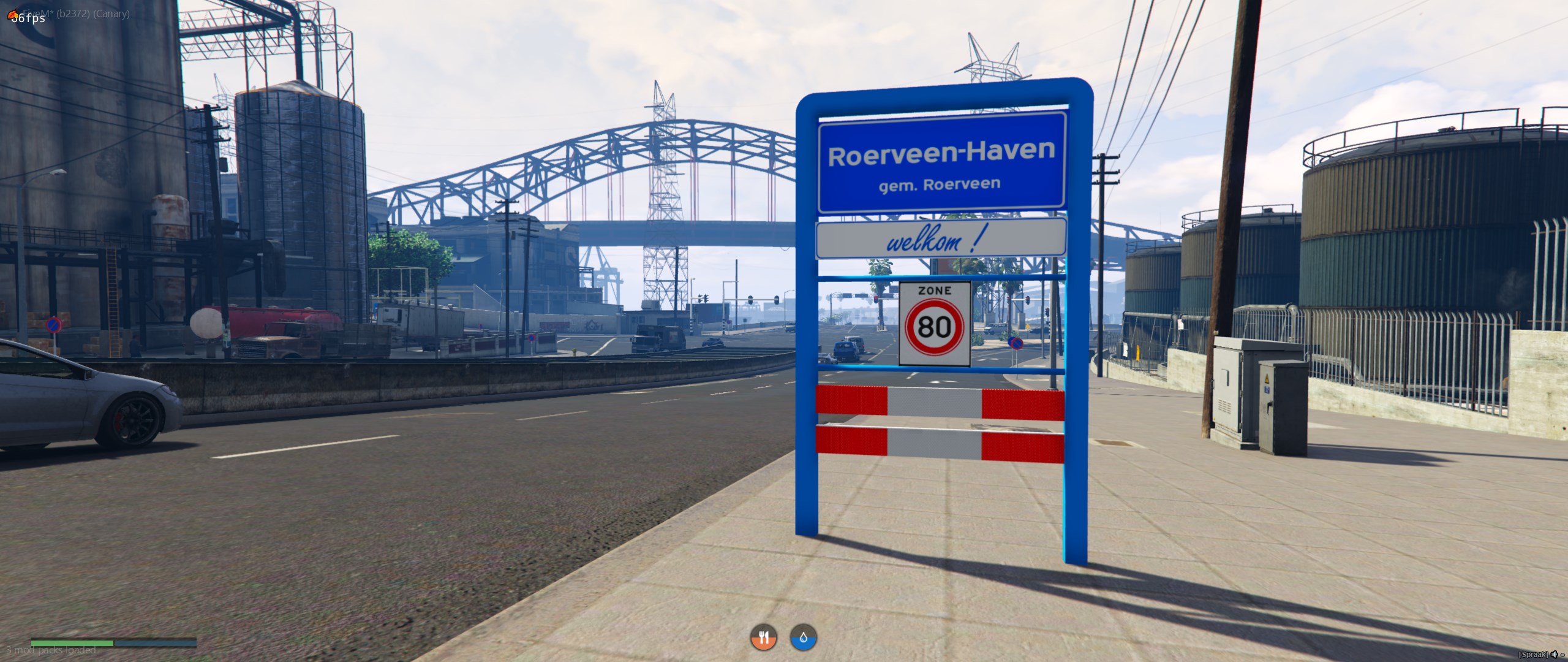Toggle the Spraak voice speaker icon
1568x662 pixels.
pyautogui.click(x=1555, y=655)
